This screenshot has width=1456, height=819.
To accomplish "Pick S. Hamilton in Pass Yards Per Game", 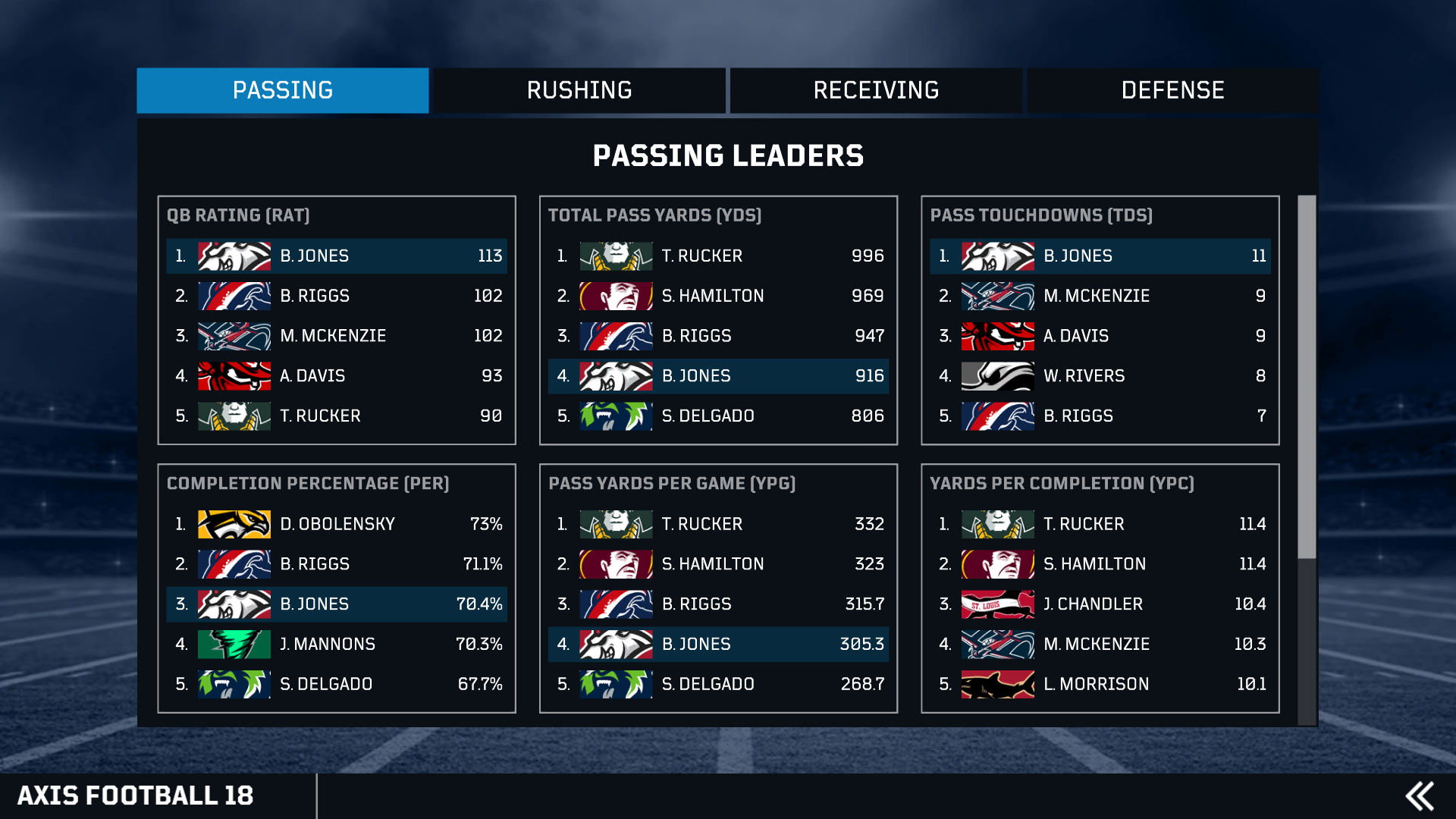I will [x=718, y=564].
